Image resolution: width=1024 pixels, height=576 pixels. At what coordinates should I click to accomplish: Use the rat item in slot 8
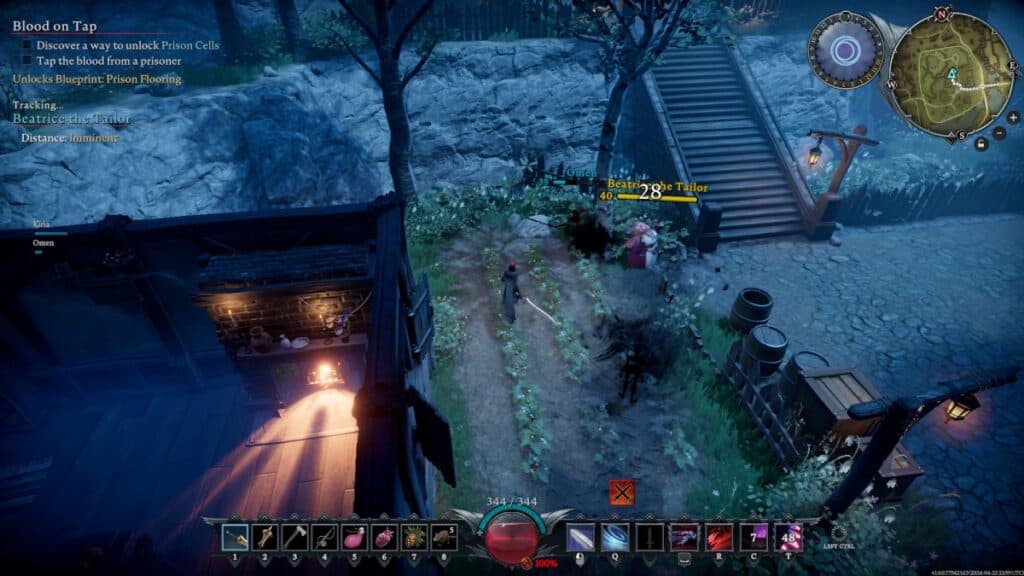pyautogui.click(x=445, y=537)
